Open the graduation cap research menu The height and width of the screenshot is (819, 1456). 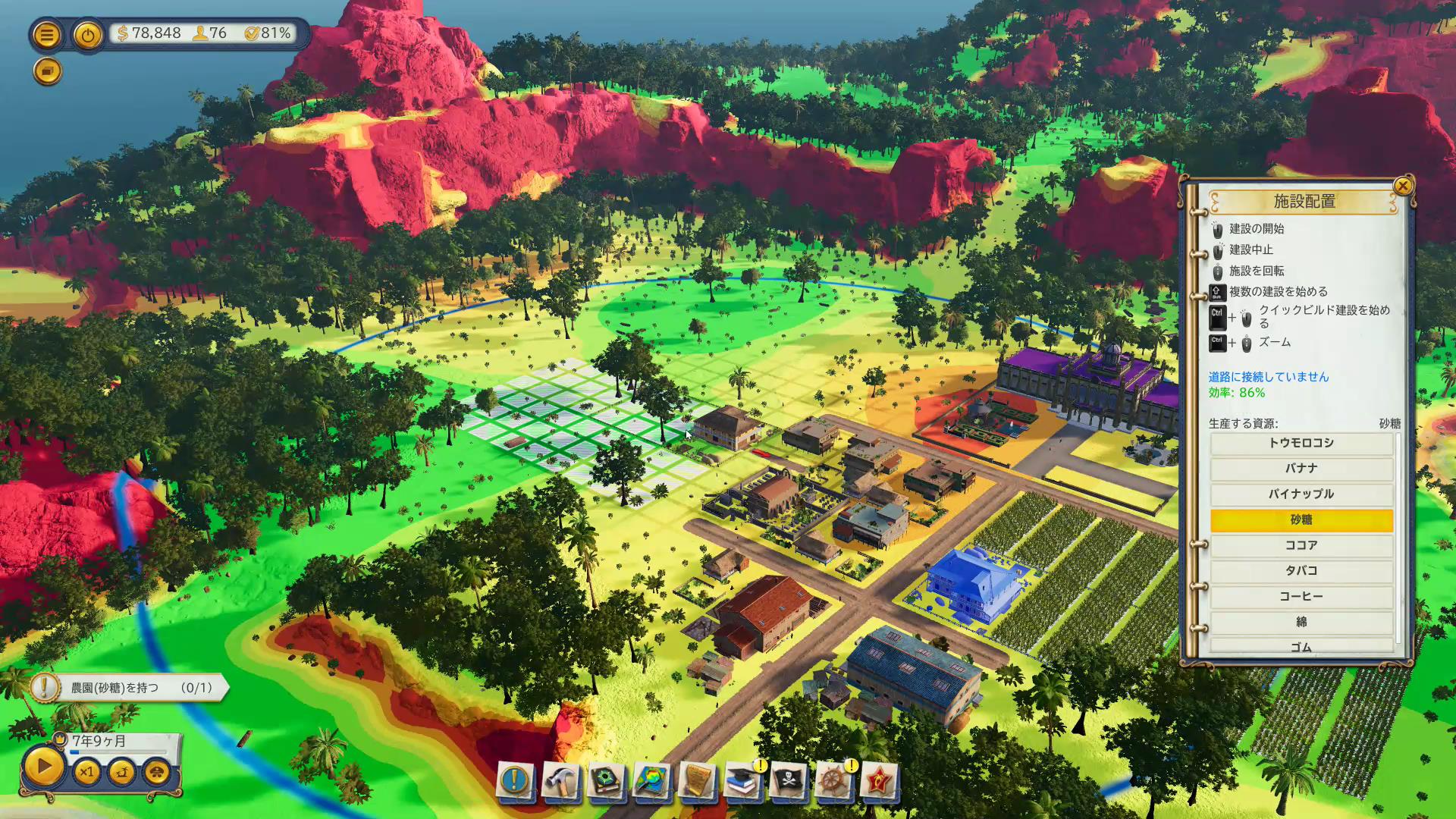coord(743,780)
